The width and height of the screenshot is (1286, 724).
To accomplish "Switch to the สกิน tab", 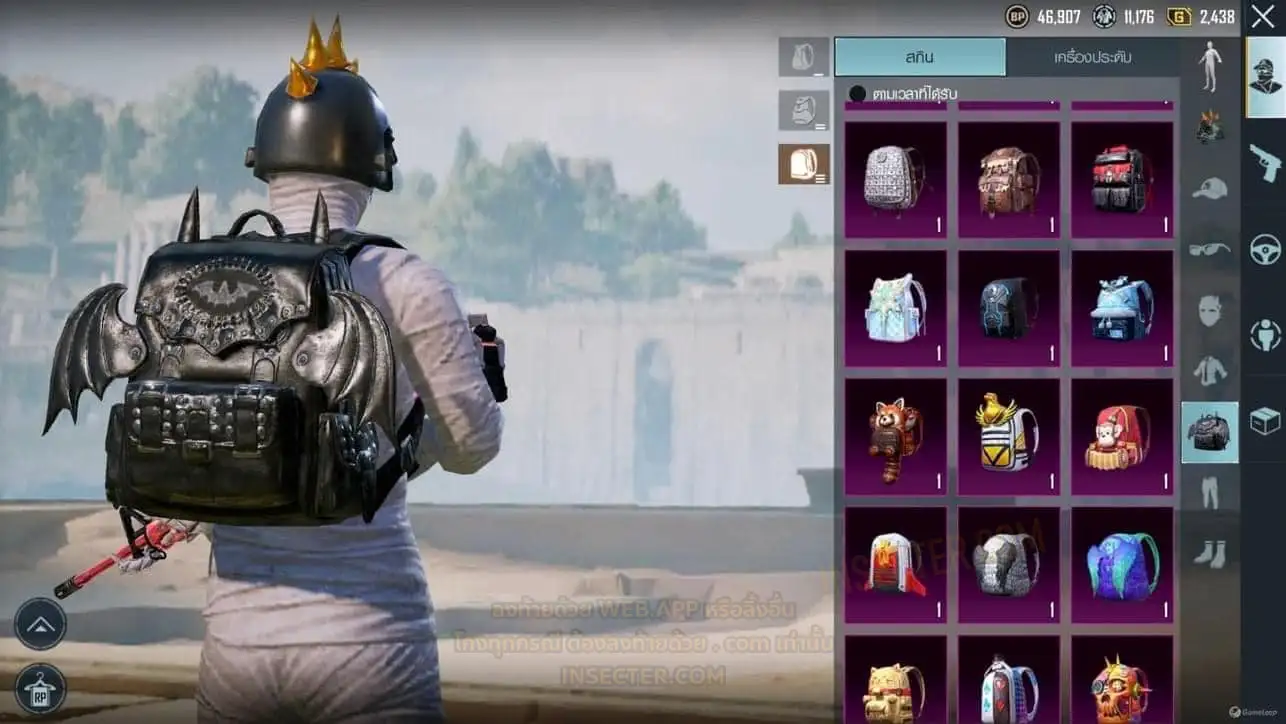I will tap(920, 57).
